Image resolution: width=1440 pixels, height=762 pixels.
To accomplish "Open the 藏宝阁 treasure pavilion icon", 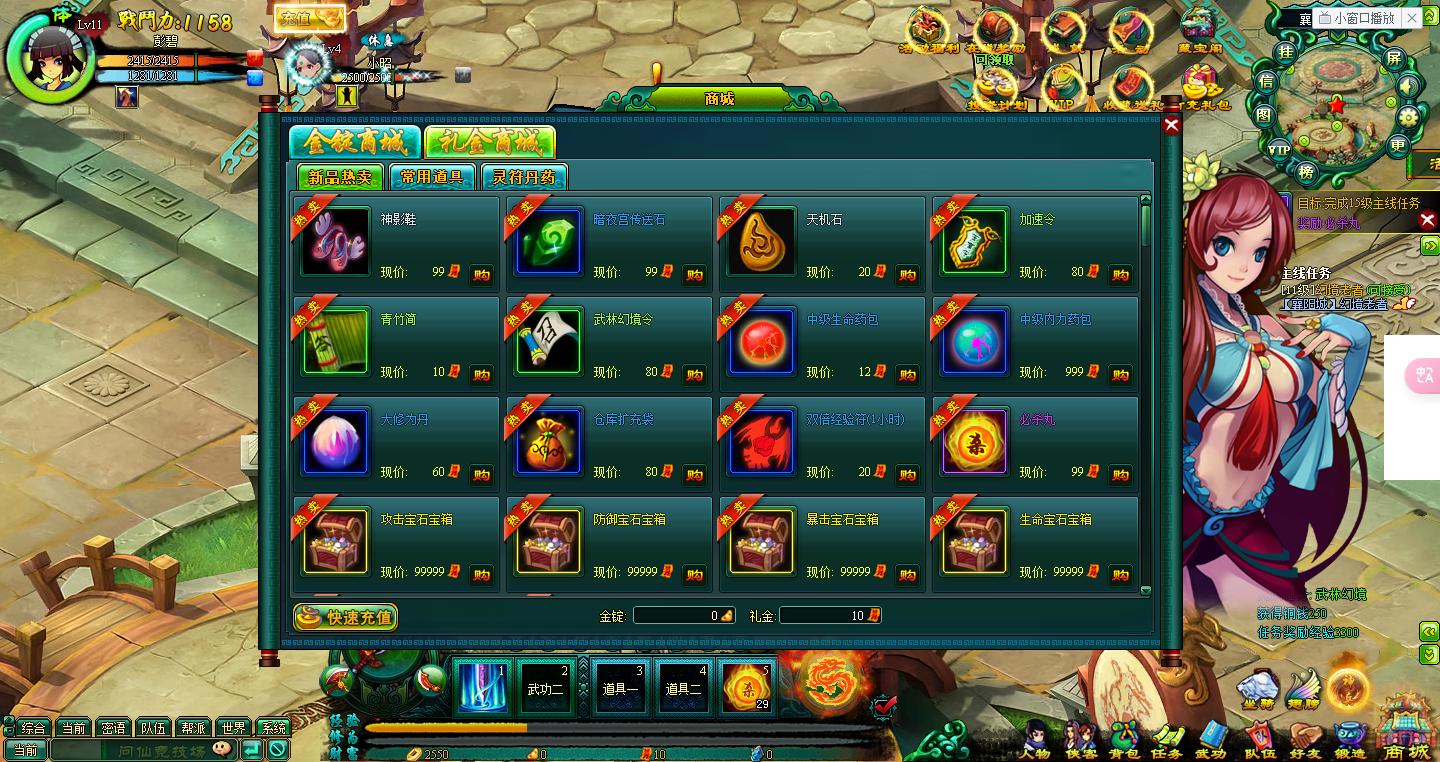I will (x=1200, y=31).
